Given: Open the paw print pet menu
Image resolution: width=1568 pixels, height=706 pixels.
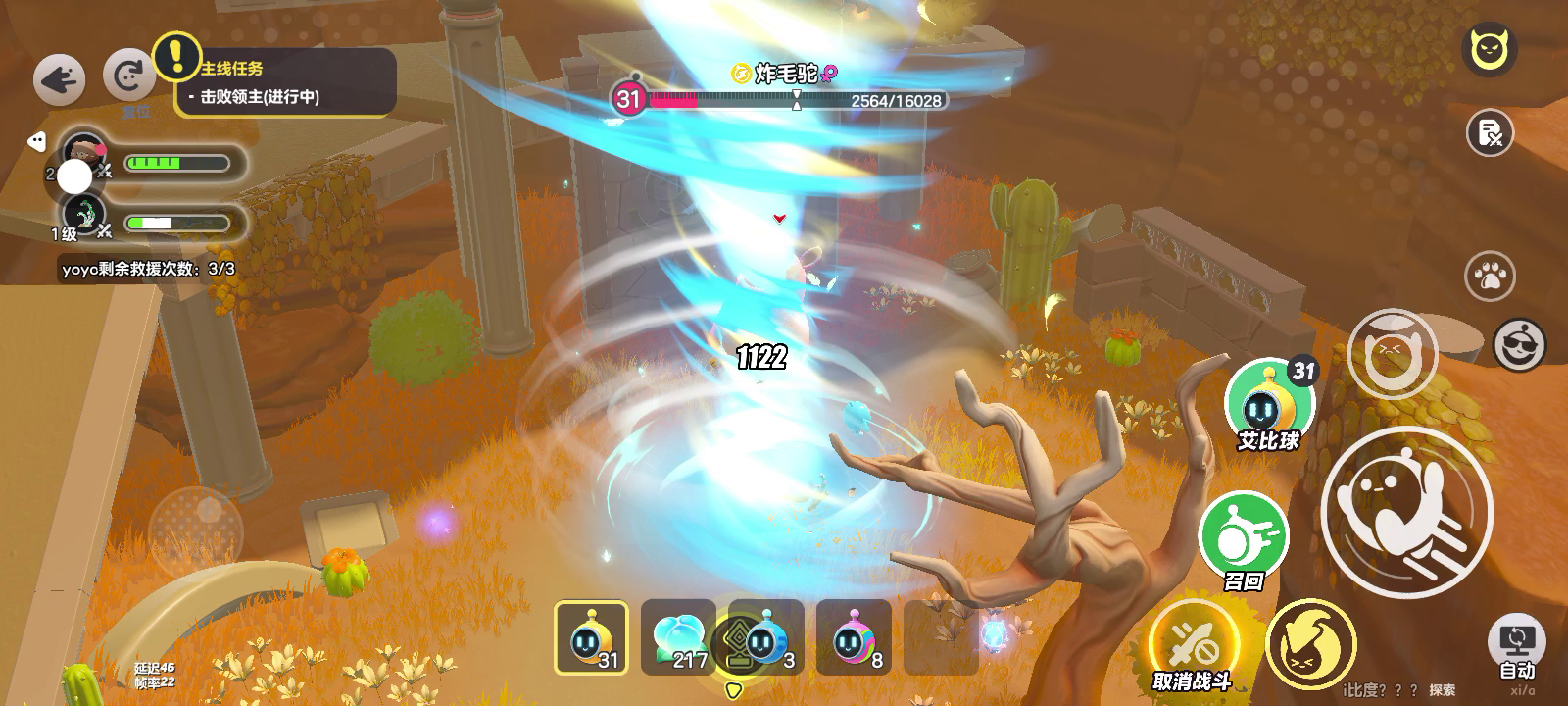Looking at the screenshot, I should [1490, 276].
